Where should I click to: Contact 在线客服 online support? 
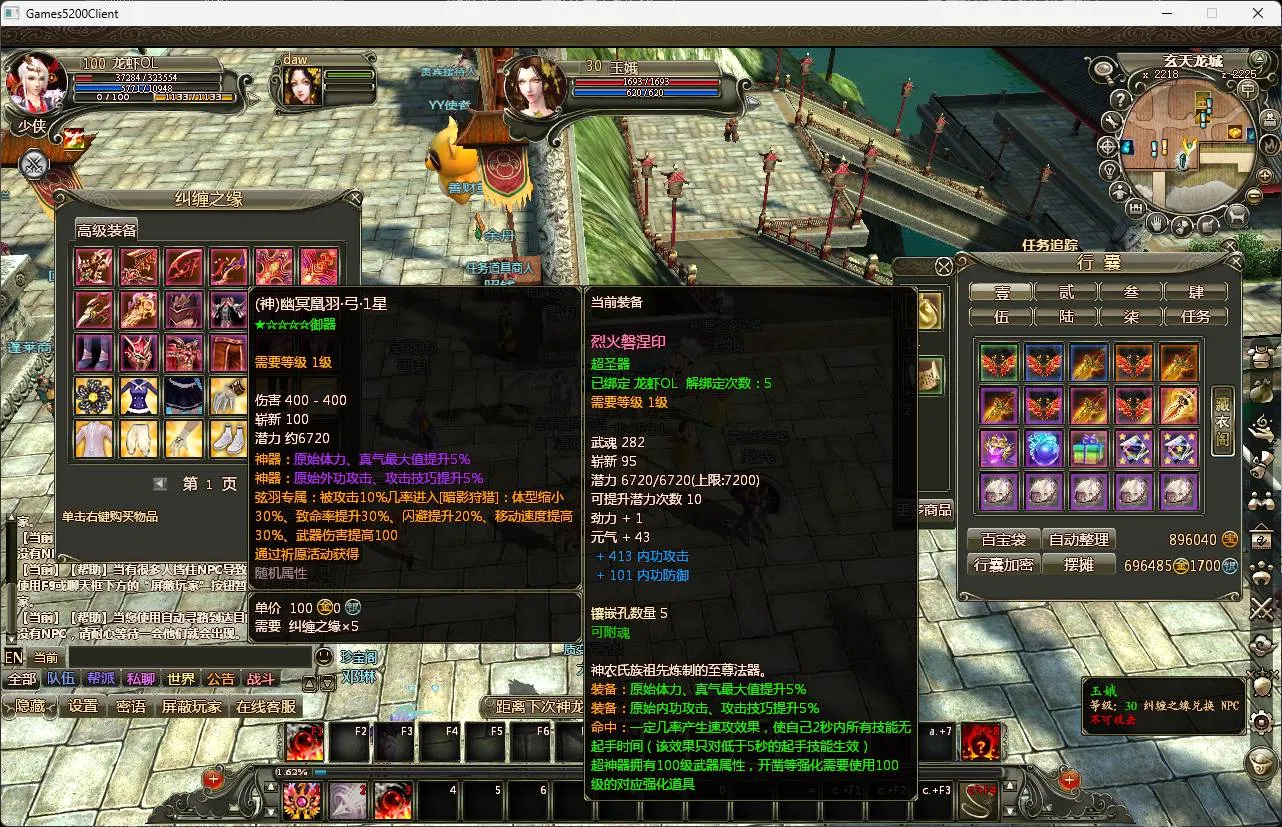pos(266,706)
